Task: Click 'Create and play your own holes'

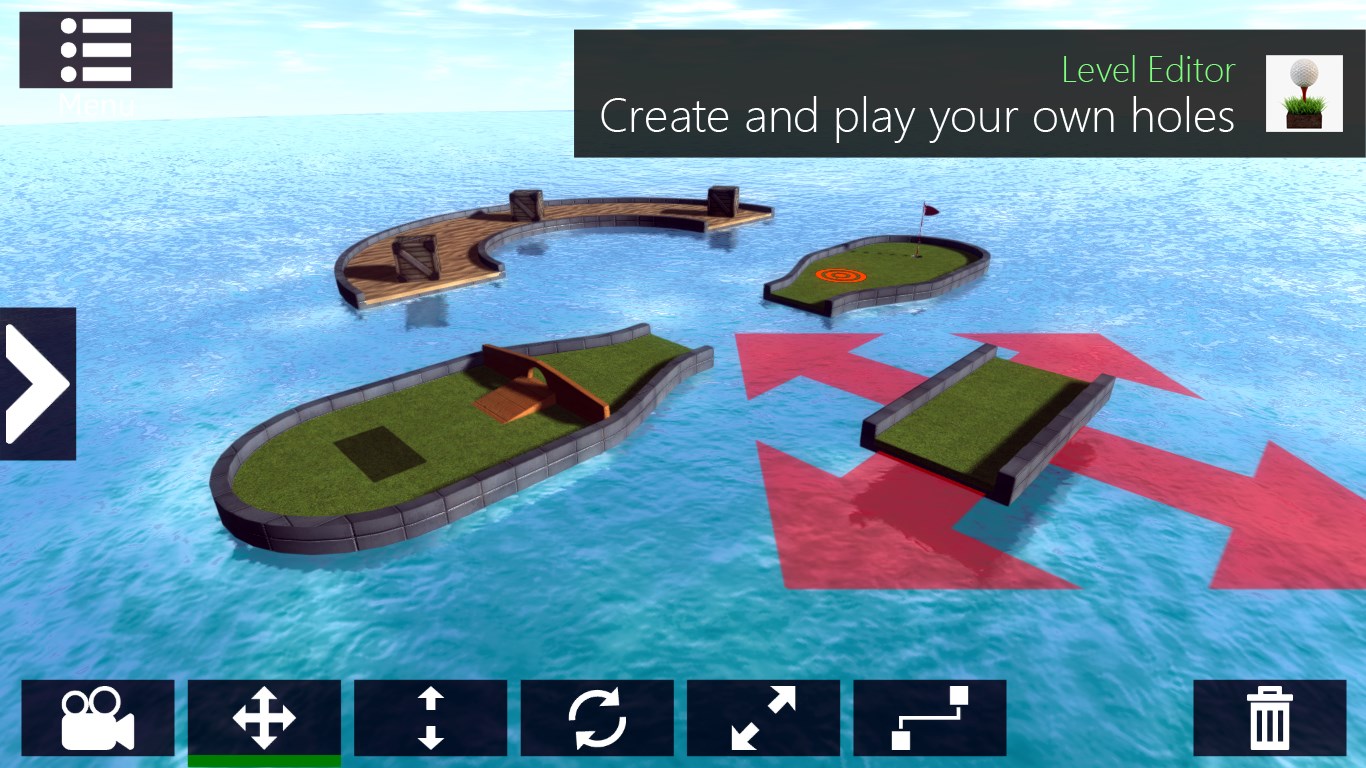Action: pyautogui.click(x=917, y=116)
